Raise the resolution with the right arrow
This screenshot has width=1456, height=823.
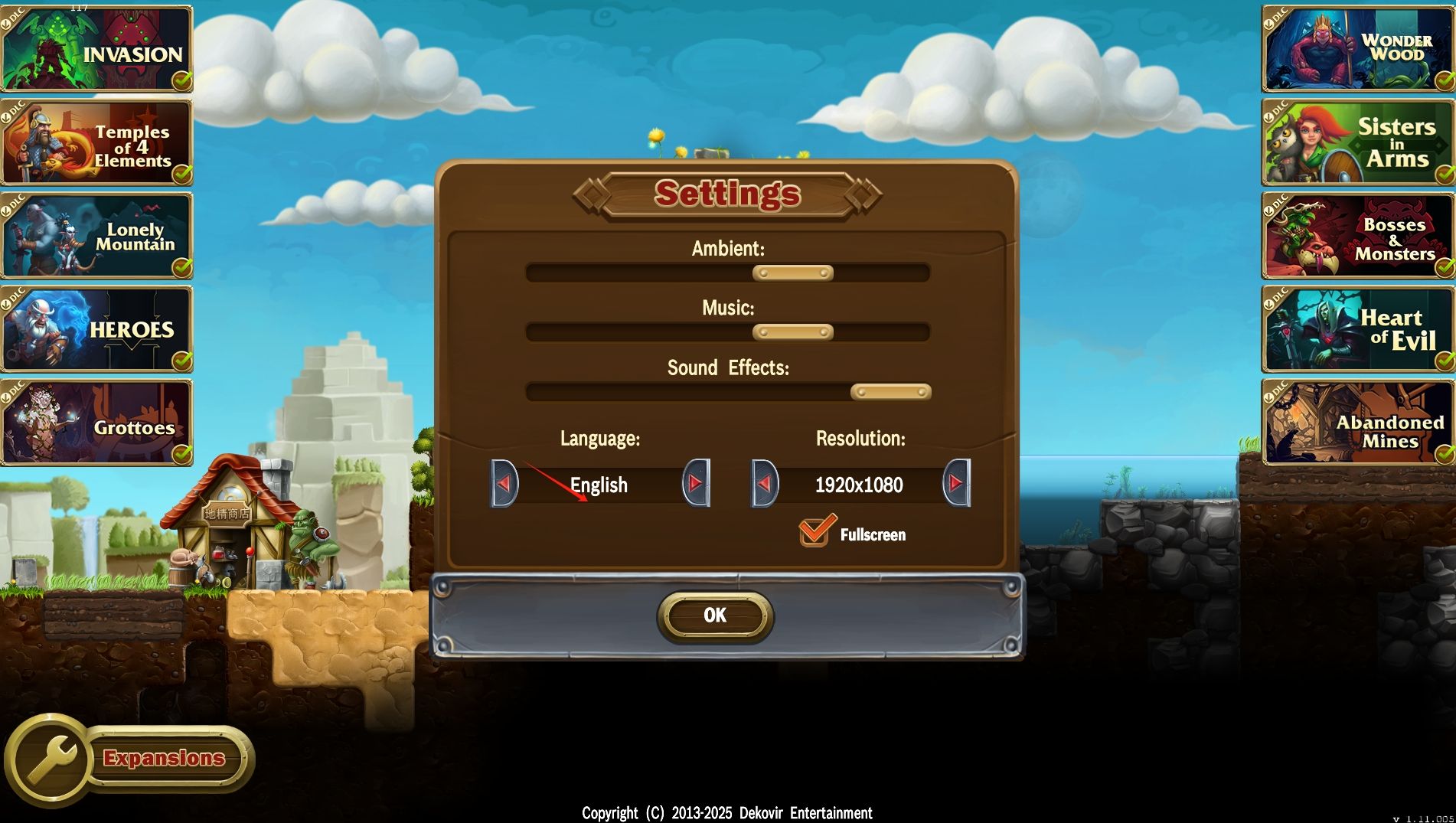[x=956, y=483]
